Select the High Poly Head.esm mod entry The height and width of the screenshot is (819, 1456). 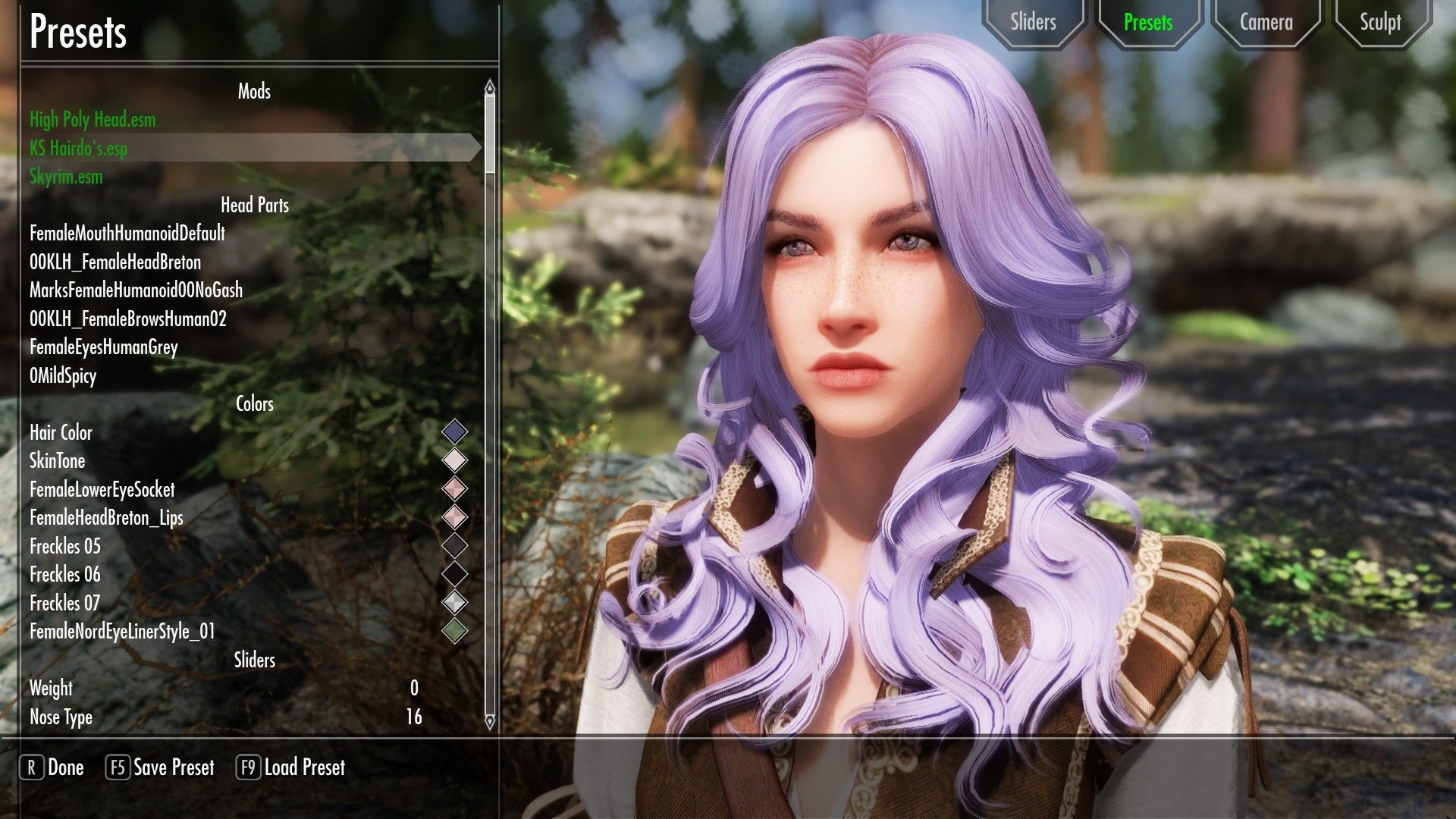click(92, 119)
